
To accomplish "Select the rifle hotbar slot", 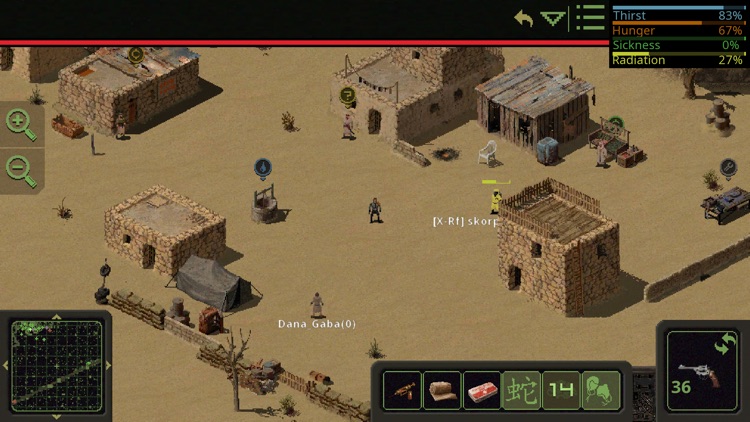I will click(x=402, y=389).
